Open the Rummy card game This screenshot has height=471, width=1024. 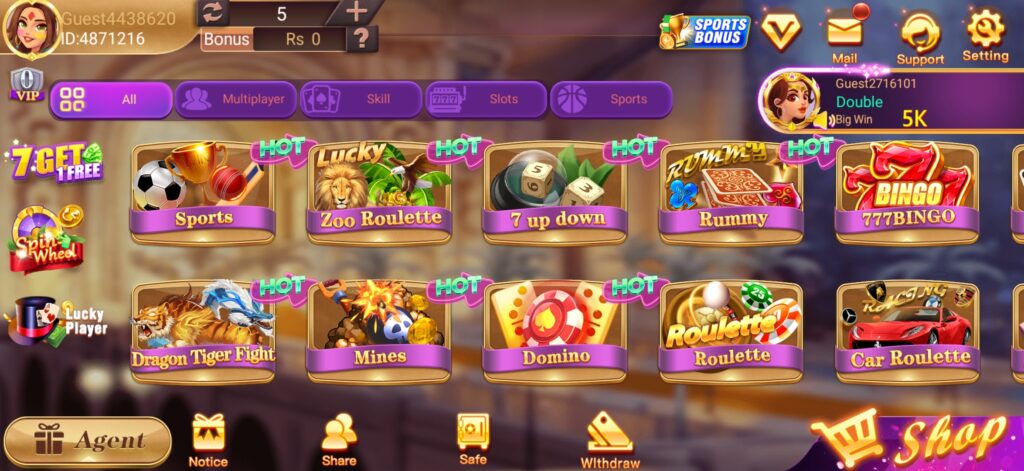(x=731, y=192)
